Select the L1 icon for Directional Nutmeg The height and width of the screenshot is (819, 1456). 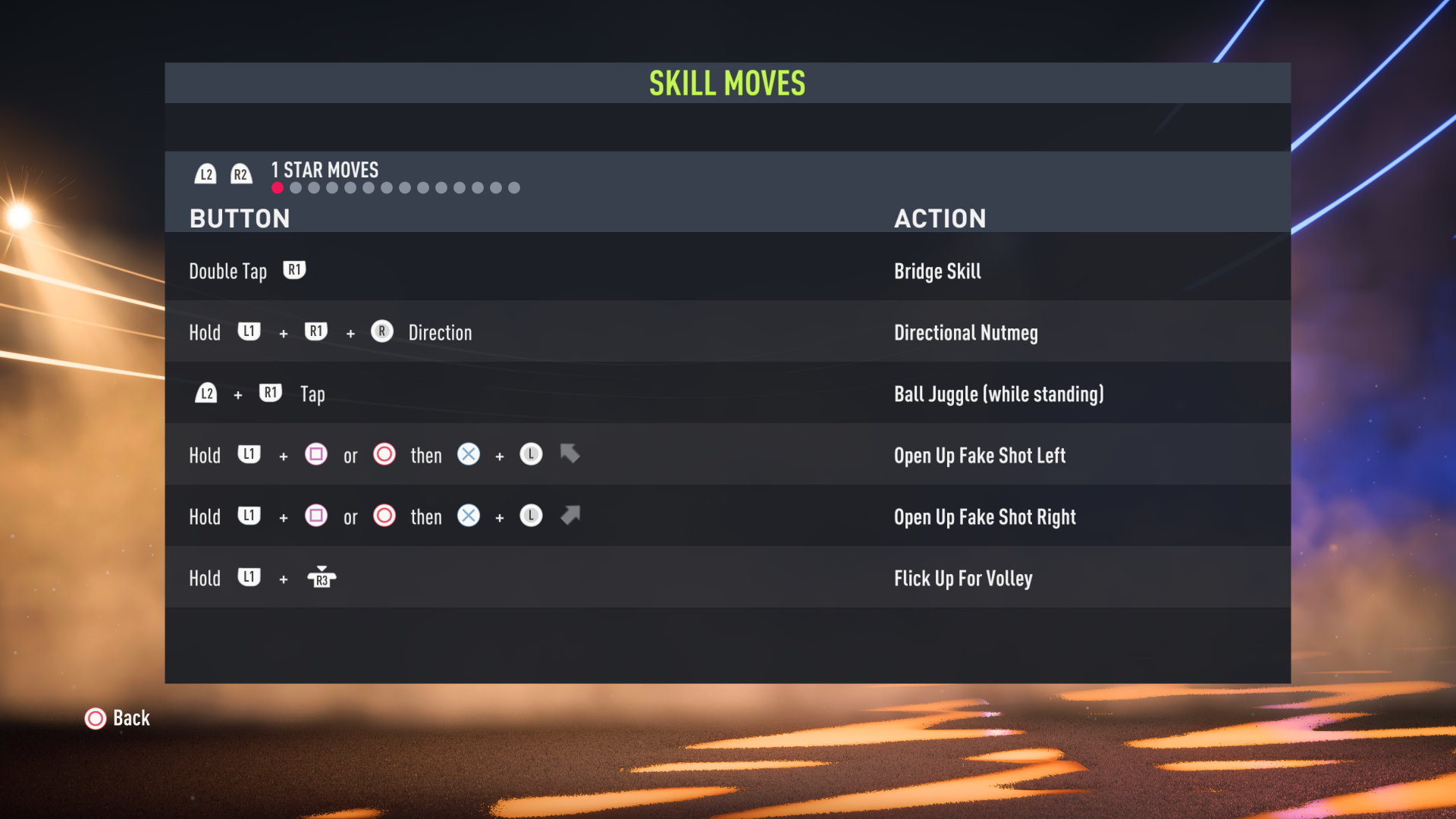tap(249, 331)
